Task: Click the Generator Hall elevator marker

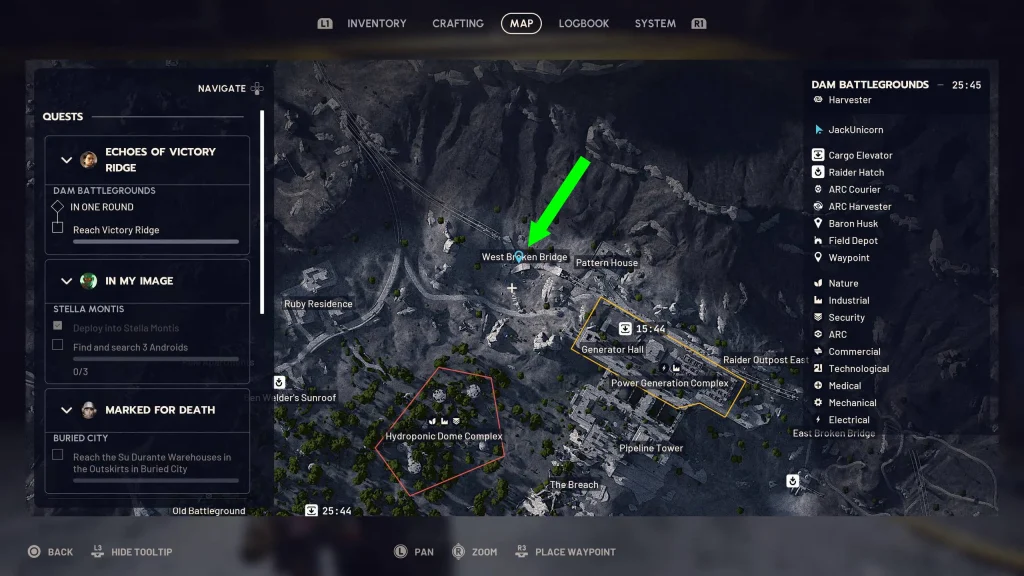Action: click(x=625, y=328)
